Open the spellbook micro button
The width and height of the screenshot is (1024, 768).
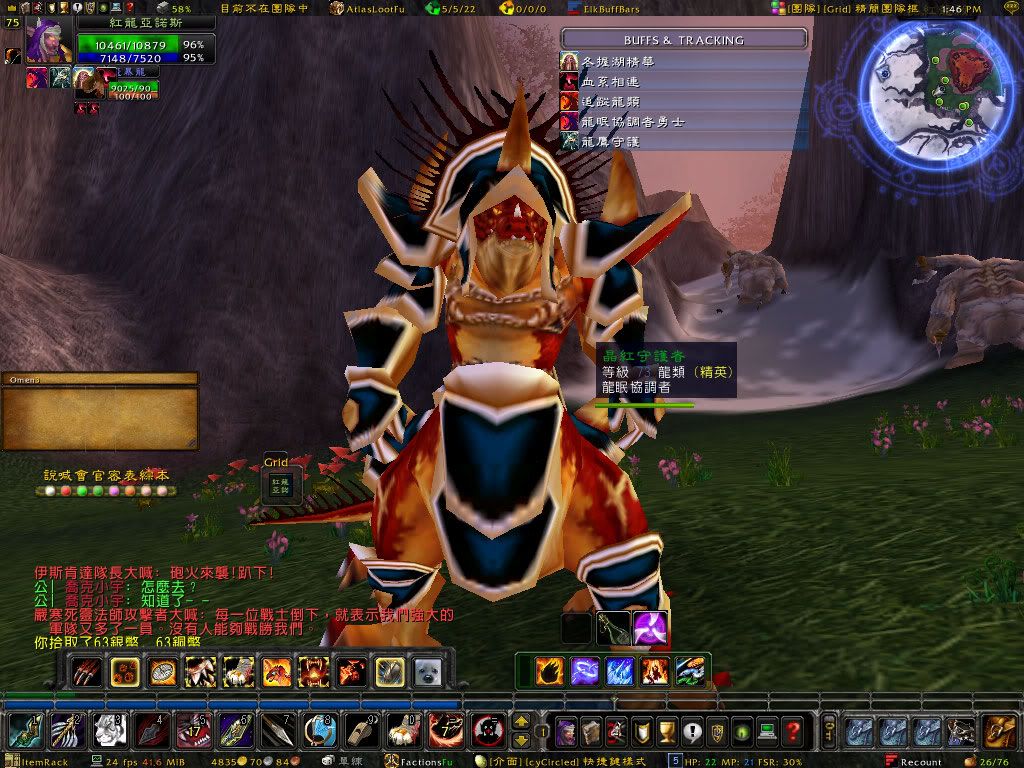coord(589,732)
